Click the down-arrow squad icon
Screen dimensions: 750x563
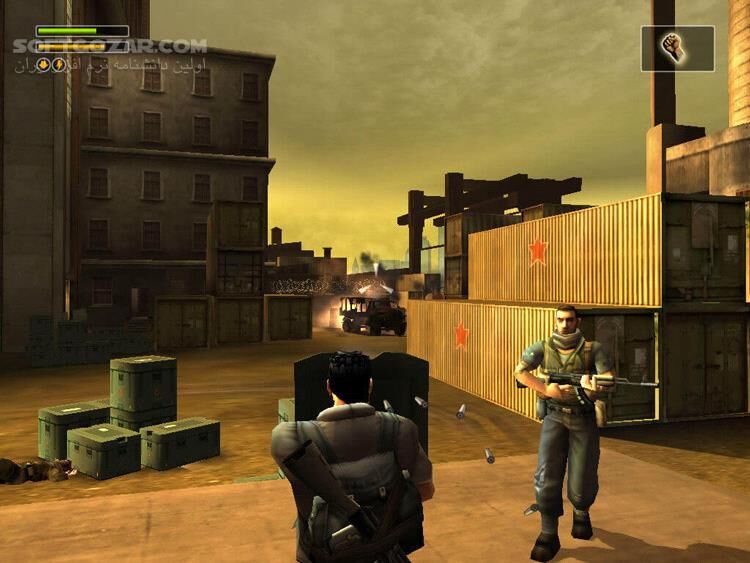click(44, 65)
